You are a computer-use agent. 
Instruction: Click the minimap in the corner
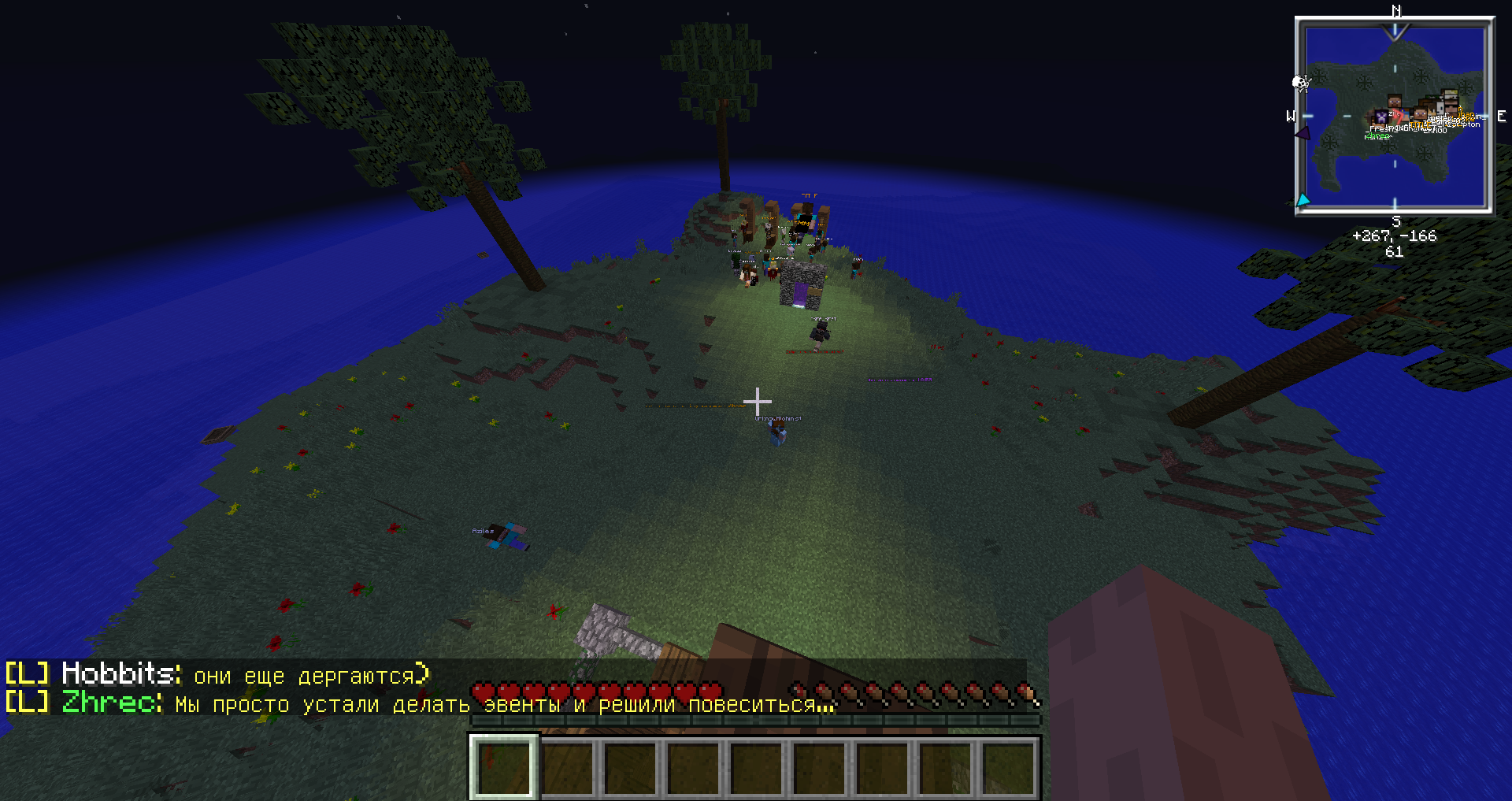coord(1395,116)
